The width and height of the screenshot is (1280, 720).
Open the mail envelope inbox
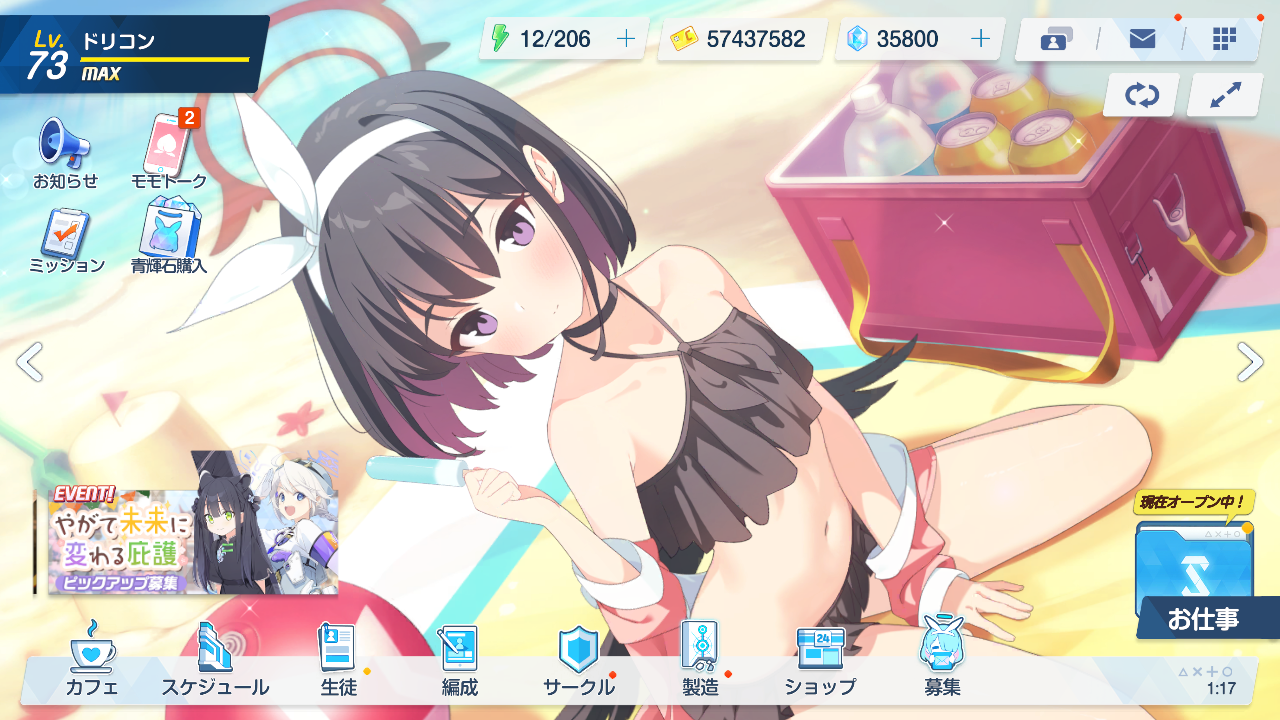pyautogui.click(x=1142, y=39)
